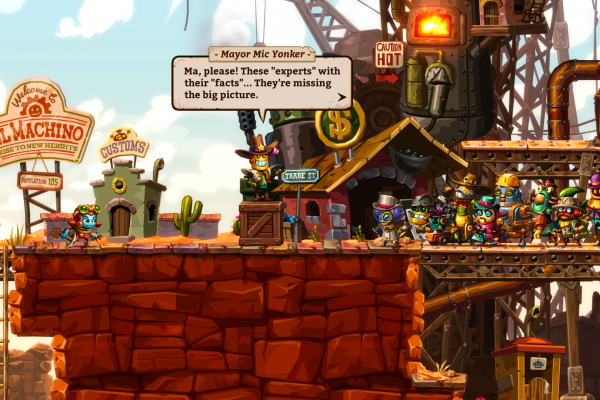Advance the dialogue with the arrow
Viewport: 600px width, 400px height.
point(342,98)
